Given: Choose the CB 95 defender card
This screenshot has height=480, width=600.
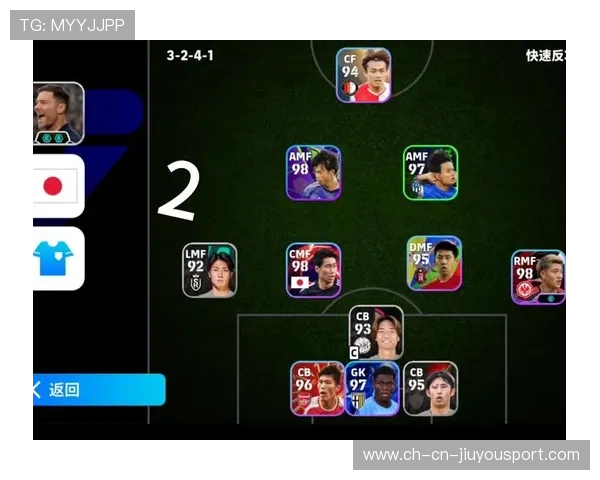Looking at the screenshot, I should click(x=430, y=388).
